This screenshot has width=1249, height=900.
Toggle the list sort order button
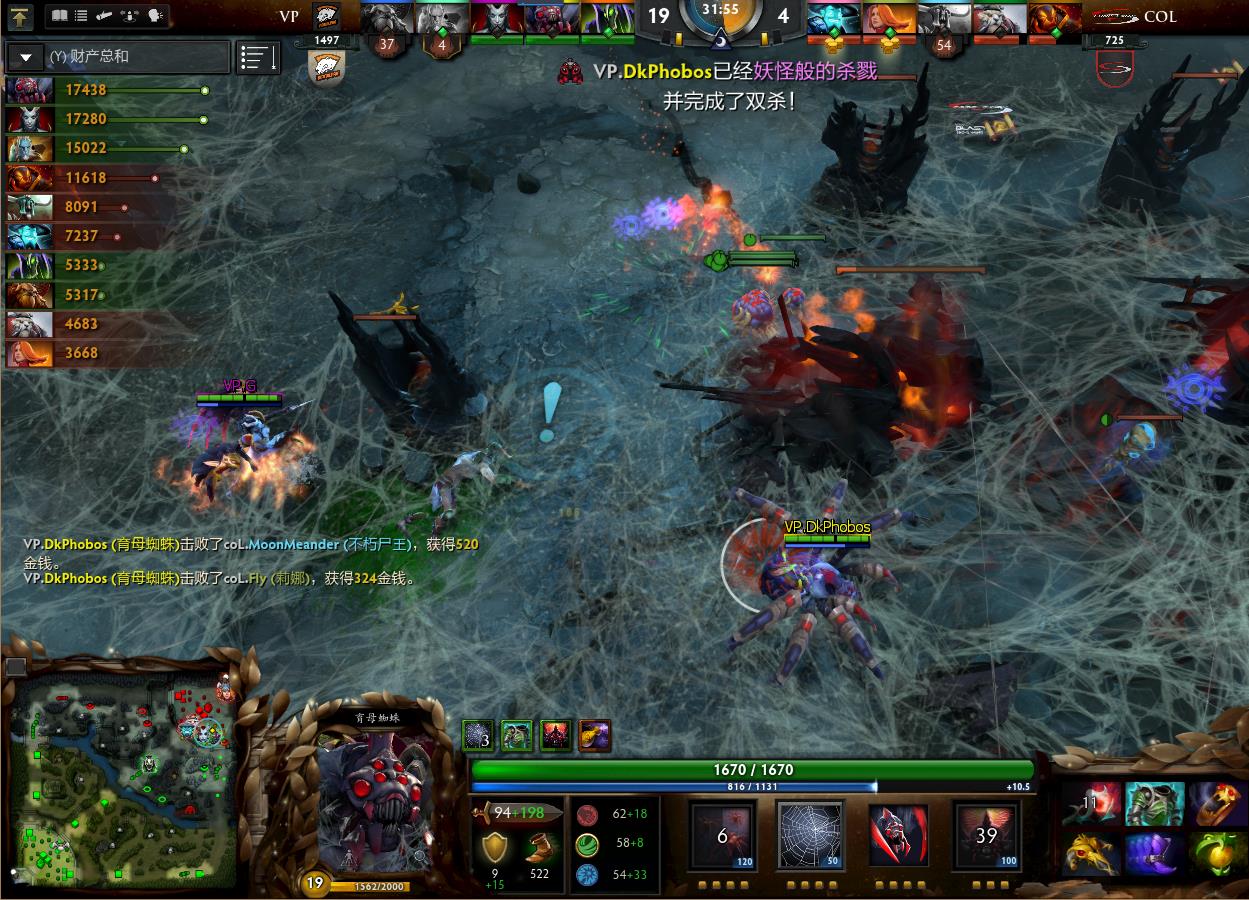258,57
